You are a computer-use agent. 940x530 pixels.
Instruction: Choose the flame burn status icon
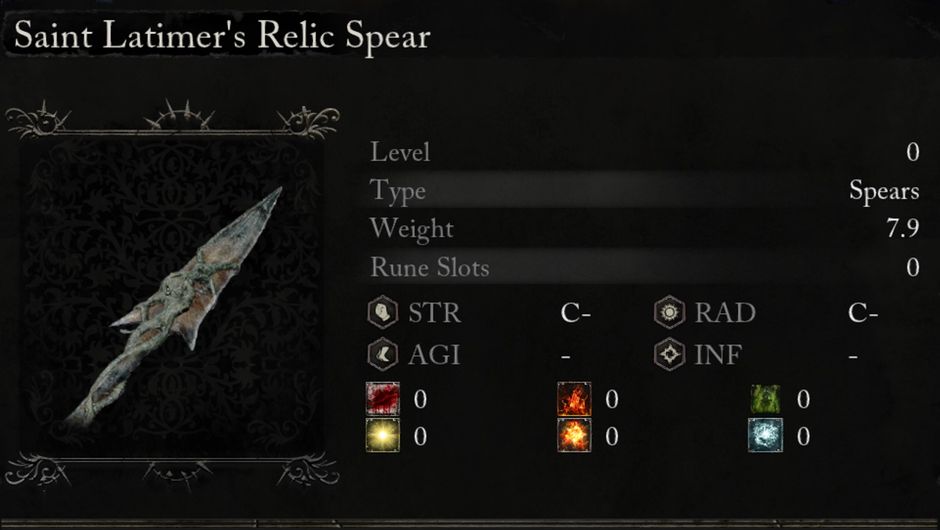(574, 399)
